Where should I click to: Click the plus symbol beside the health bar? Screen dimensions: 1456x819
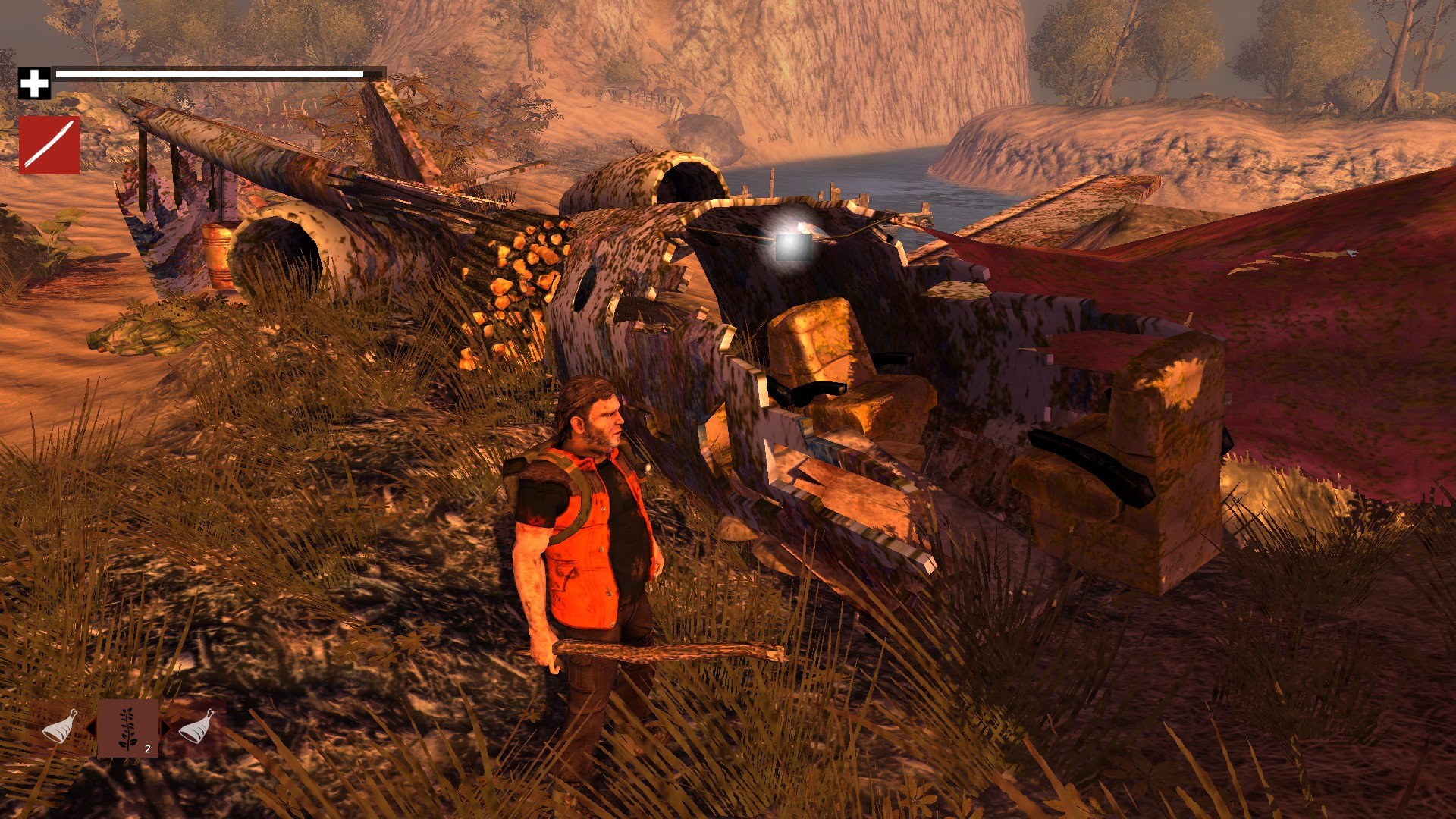(34, 82)
